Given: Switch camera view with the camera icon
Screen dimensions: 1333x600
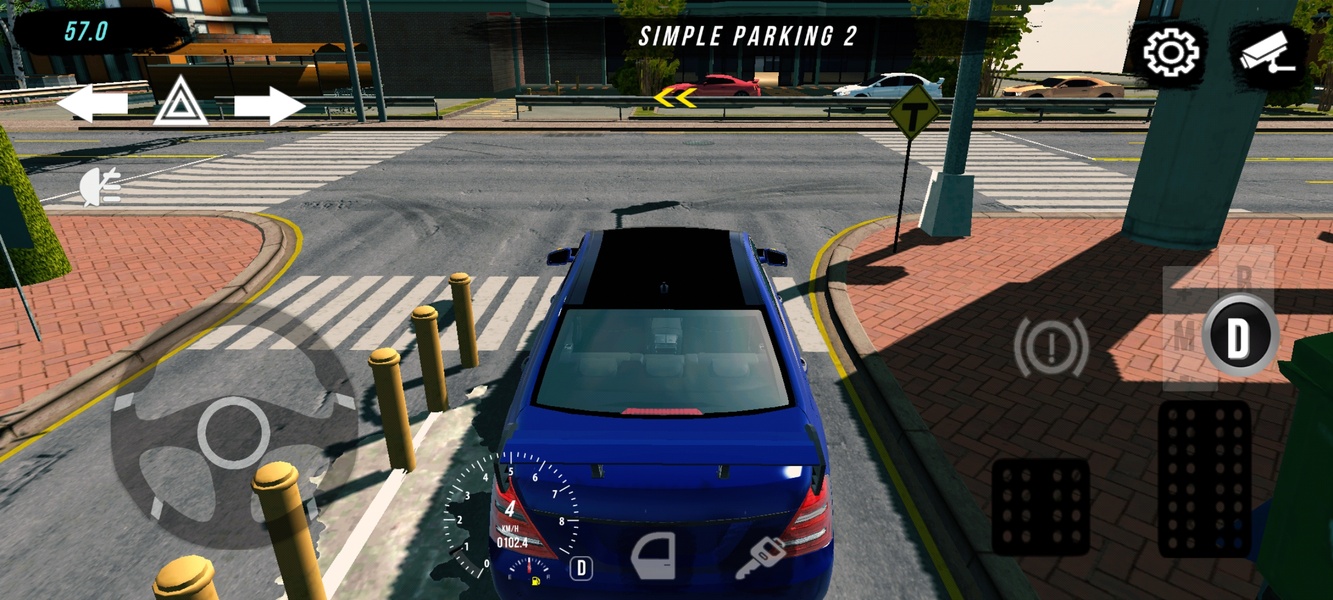Looking at the screenshot, I should click(x=1267, y=55).
